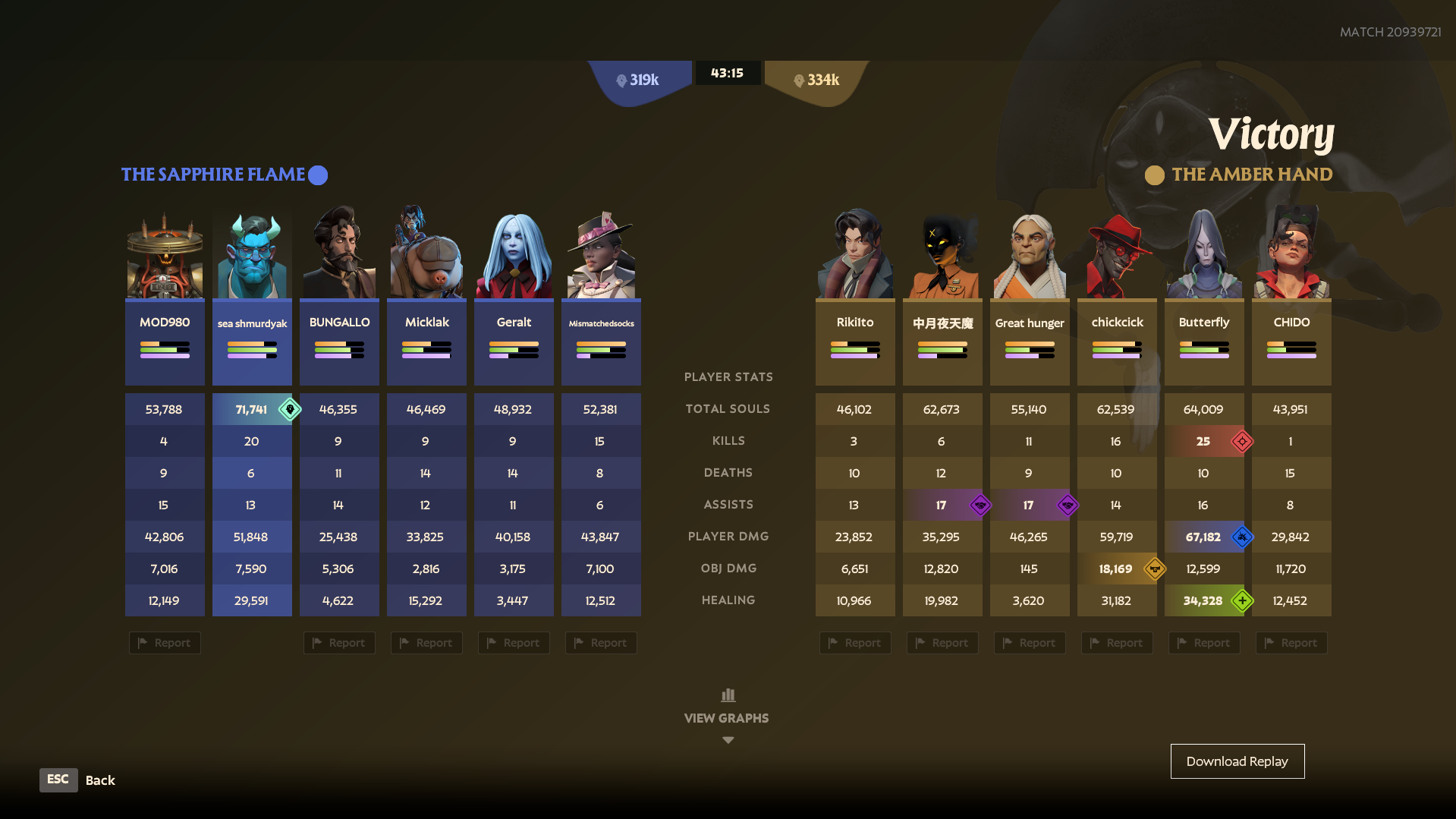Report player Geralt

click(514, 643)
